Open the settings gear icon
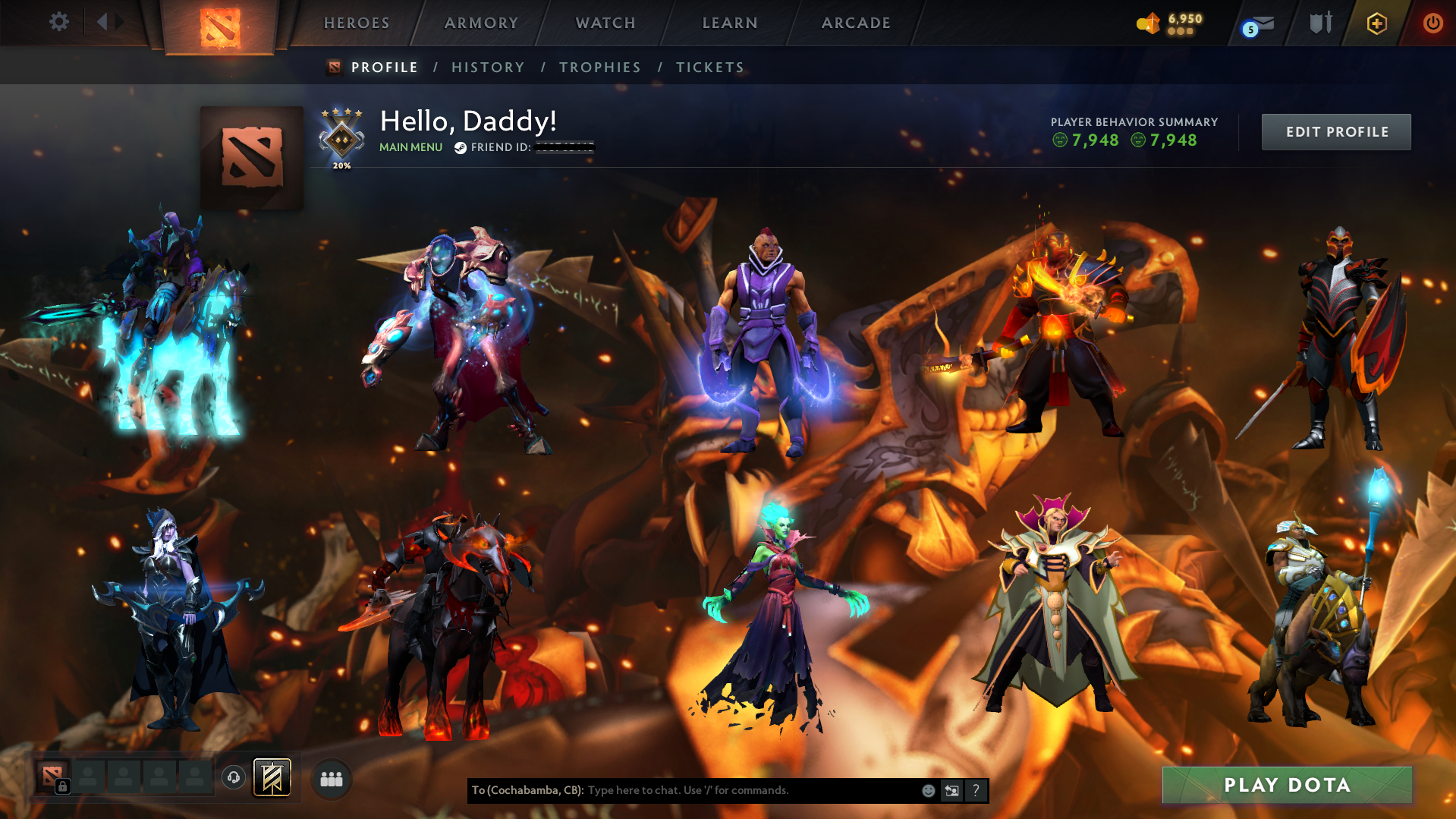 click(59, 22)
